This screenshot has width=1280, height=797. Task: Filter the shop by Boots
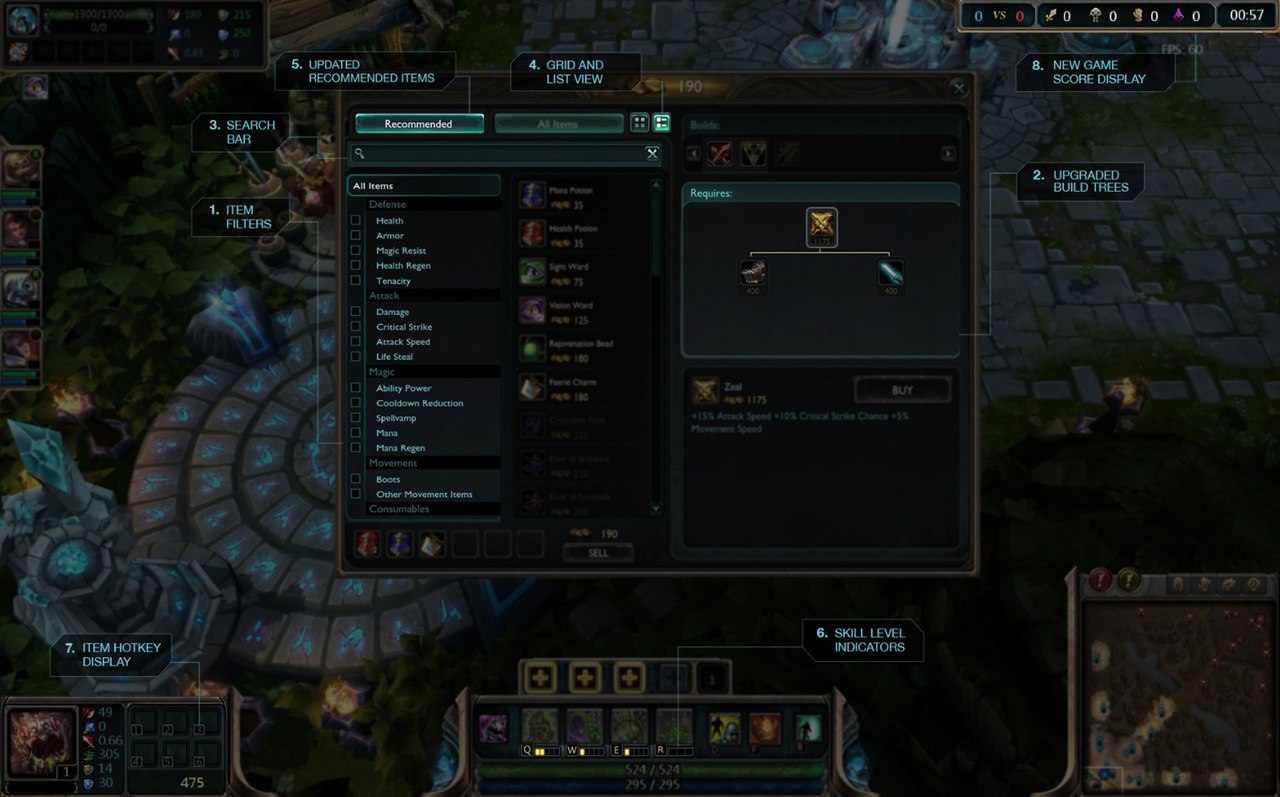(356, 479)
